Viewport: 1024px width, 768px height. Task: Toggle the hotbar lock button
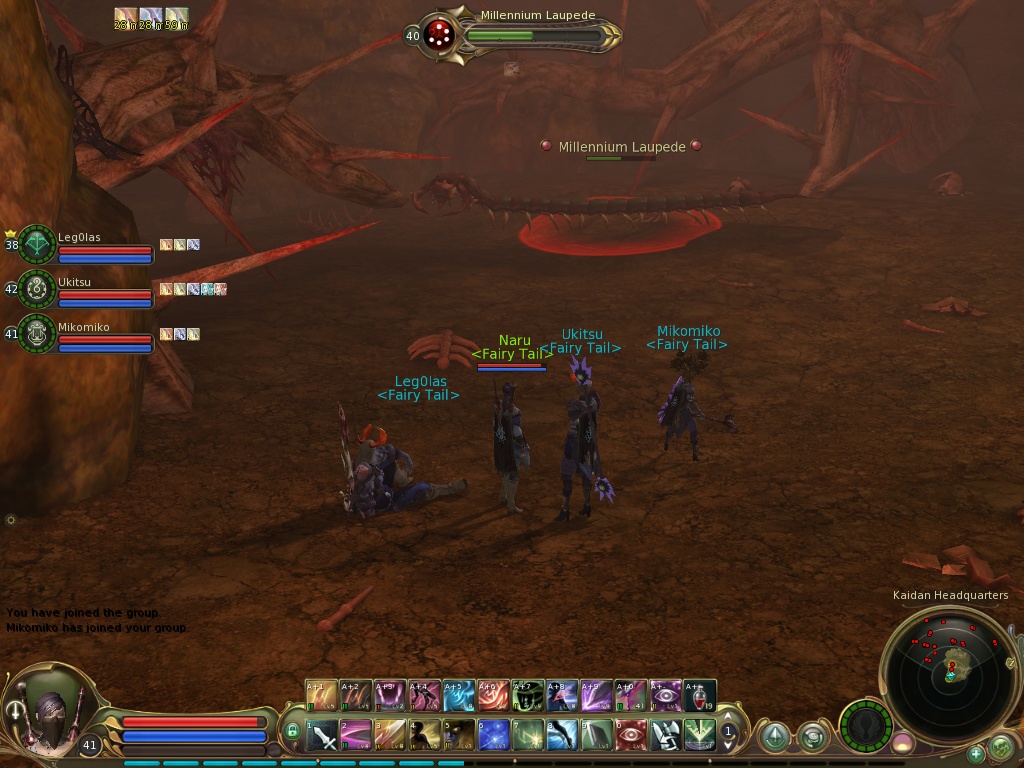[x=292, y=731]
